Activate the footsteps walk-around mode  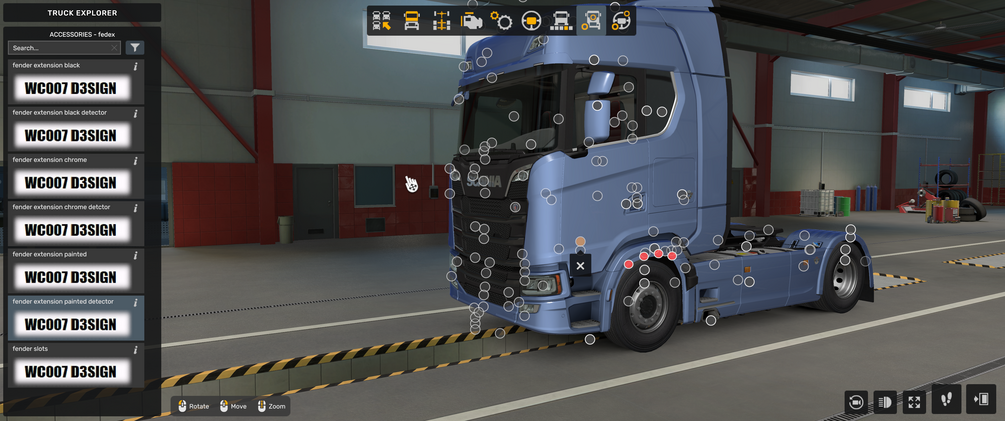[947, 399]
